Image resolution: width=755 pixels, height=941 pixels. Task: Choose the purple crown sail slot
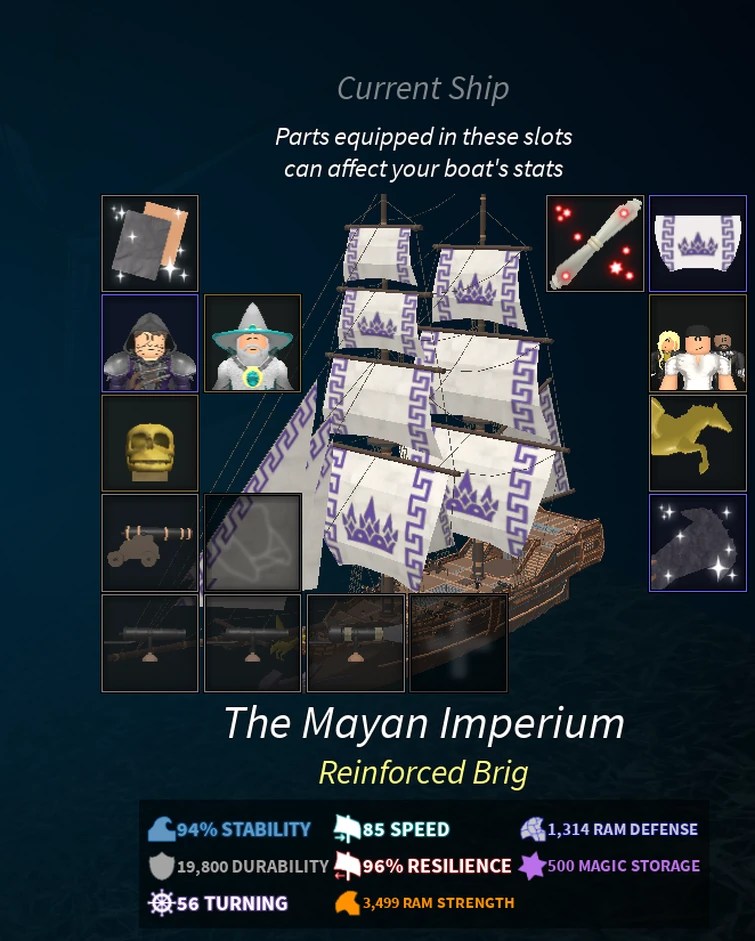tap(697, 243)
